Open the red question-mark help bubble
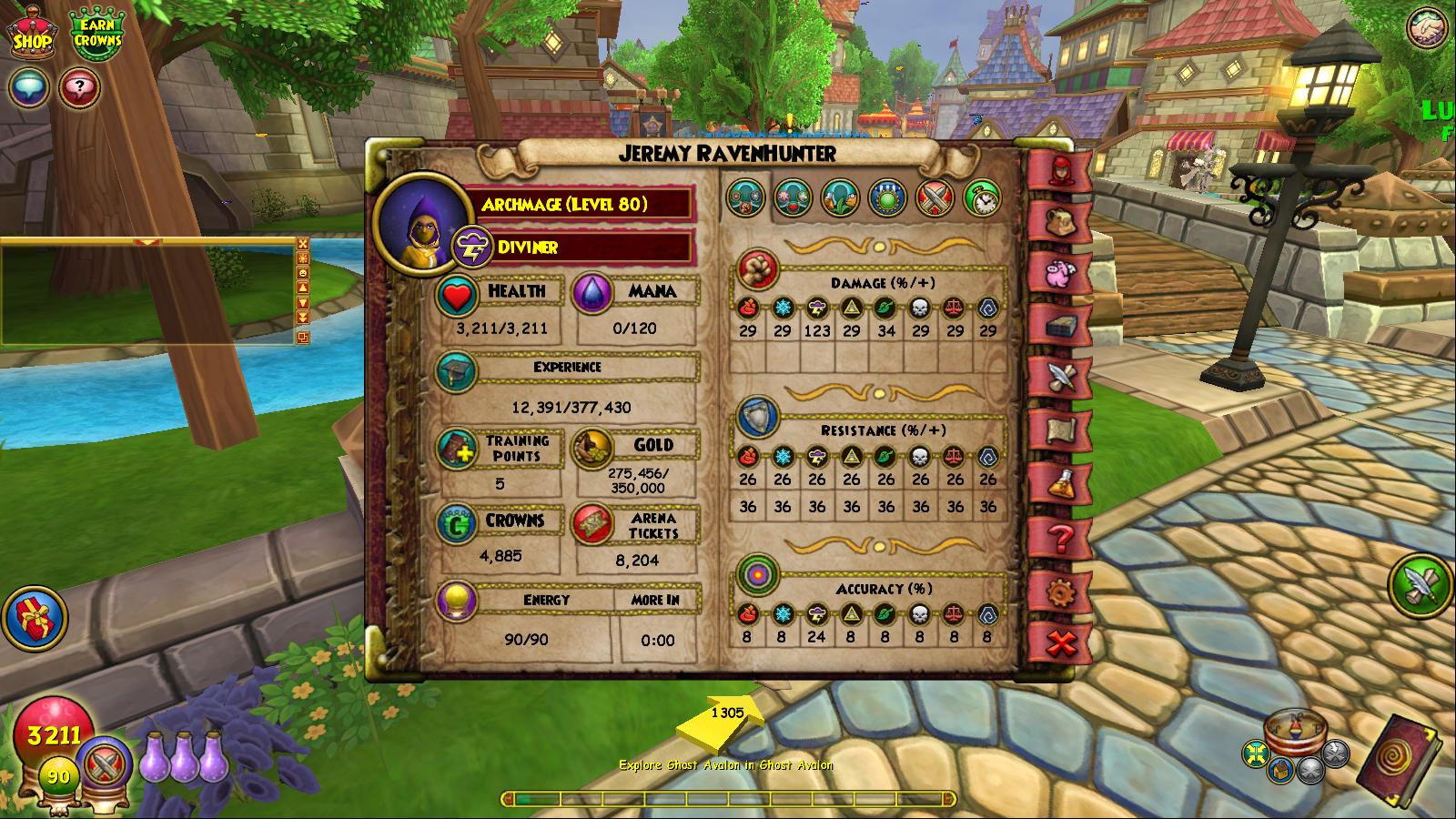This screenshot has width=1456, height=819. [x=79, y=88]
